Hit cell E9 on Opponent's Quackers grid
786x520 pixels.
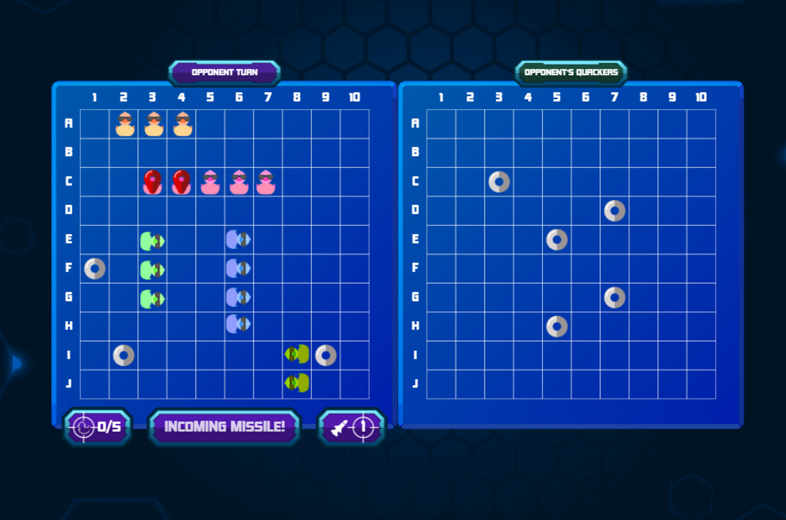pos(672,240)
